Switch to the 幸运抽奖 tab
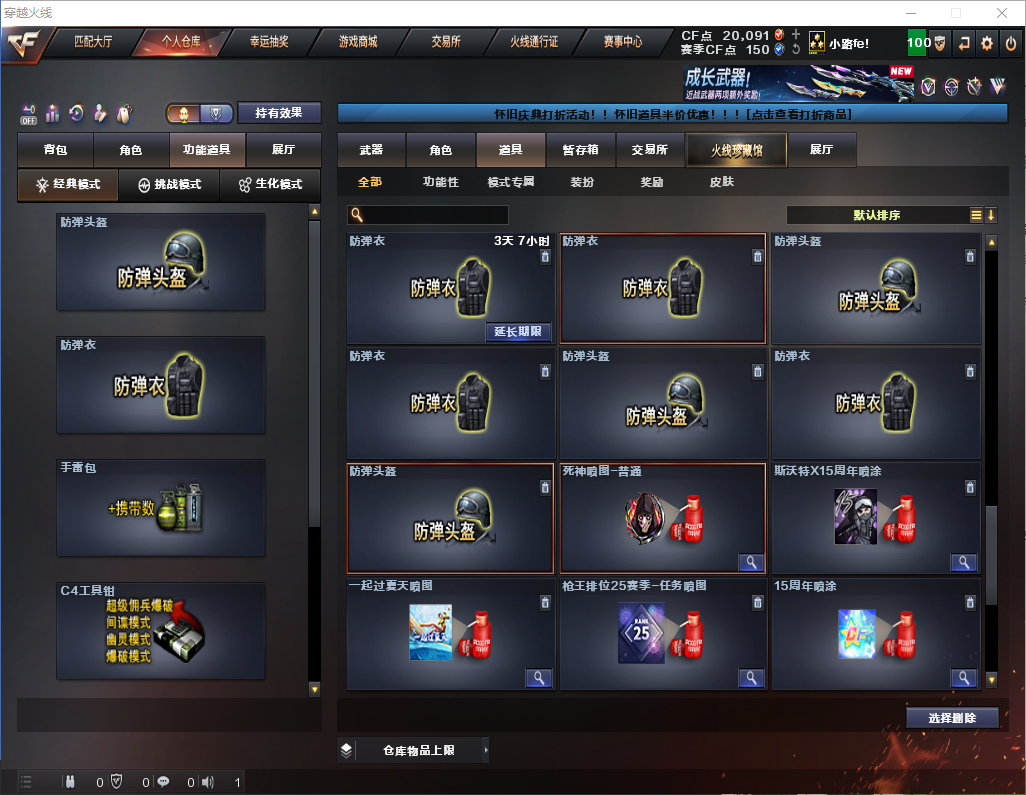 tap(268, 42)
